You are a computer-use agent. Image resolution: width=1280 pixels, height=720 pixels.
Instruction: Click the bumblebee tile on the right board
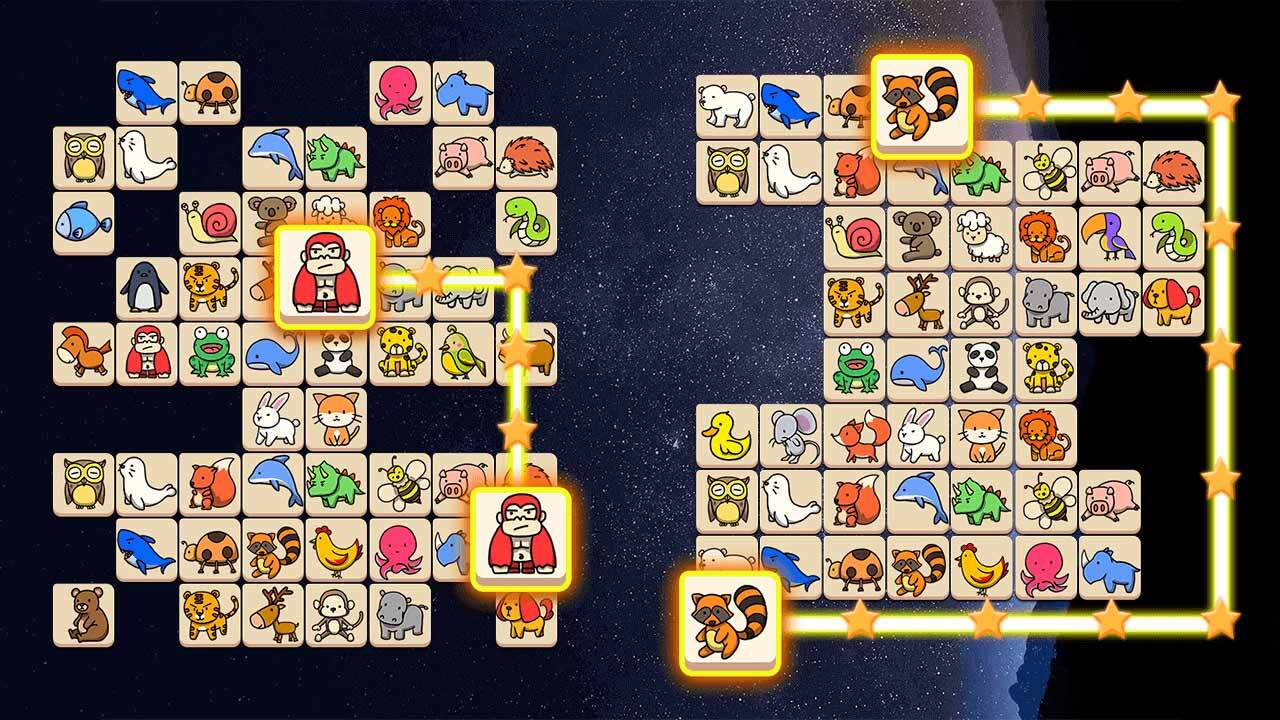click(x=1047, y=172)
